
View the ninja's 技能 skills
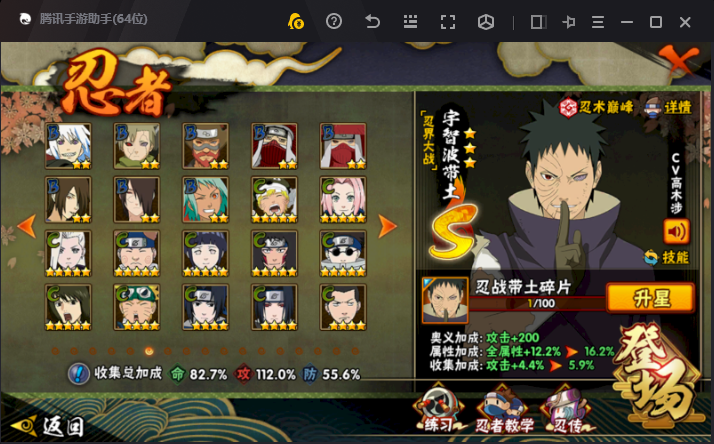(x=667, y=257)
